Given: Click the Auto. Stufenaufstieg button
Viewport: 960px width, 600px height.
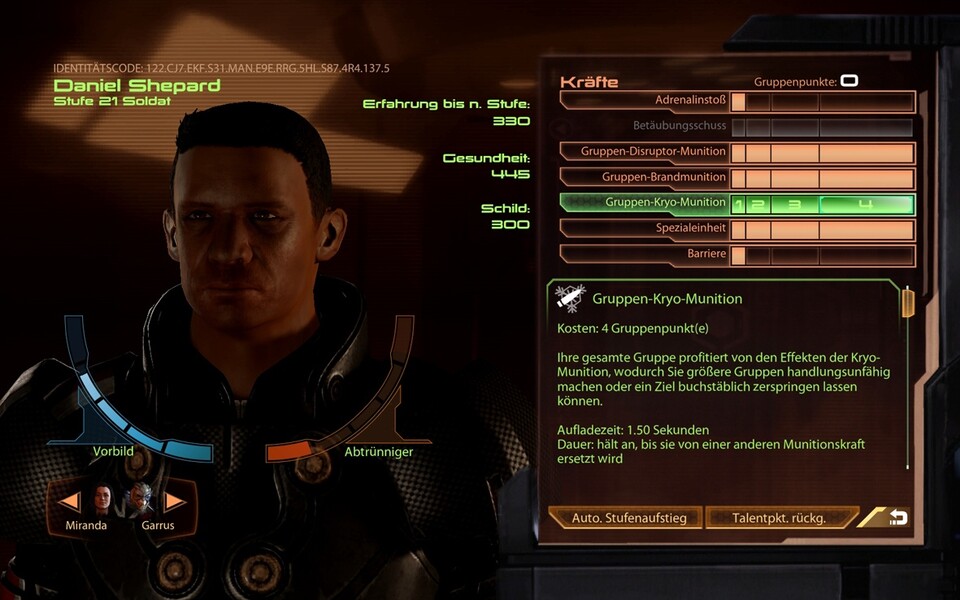Looking at the screenshot, I should tap(628, 518).
